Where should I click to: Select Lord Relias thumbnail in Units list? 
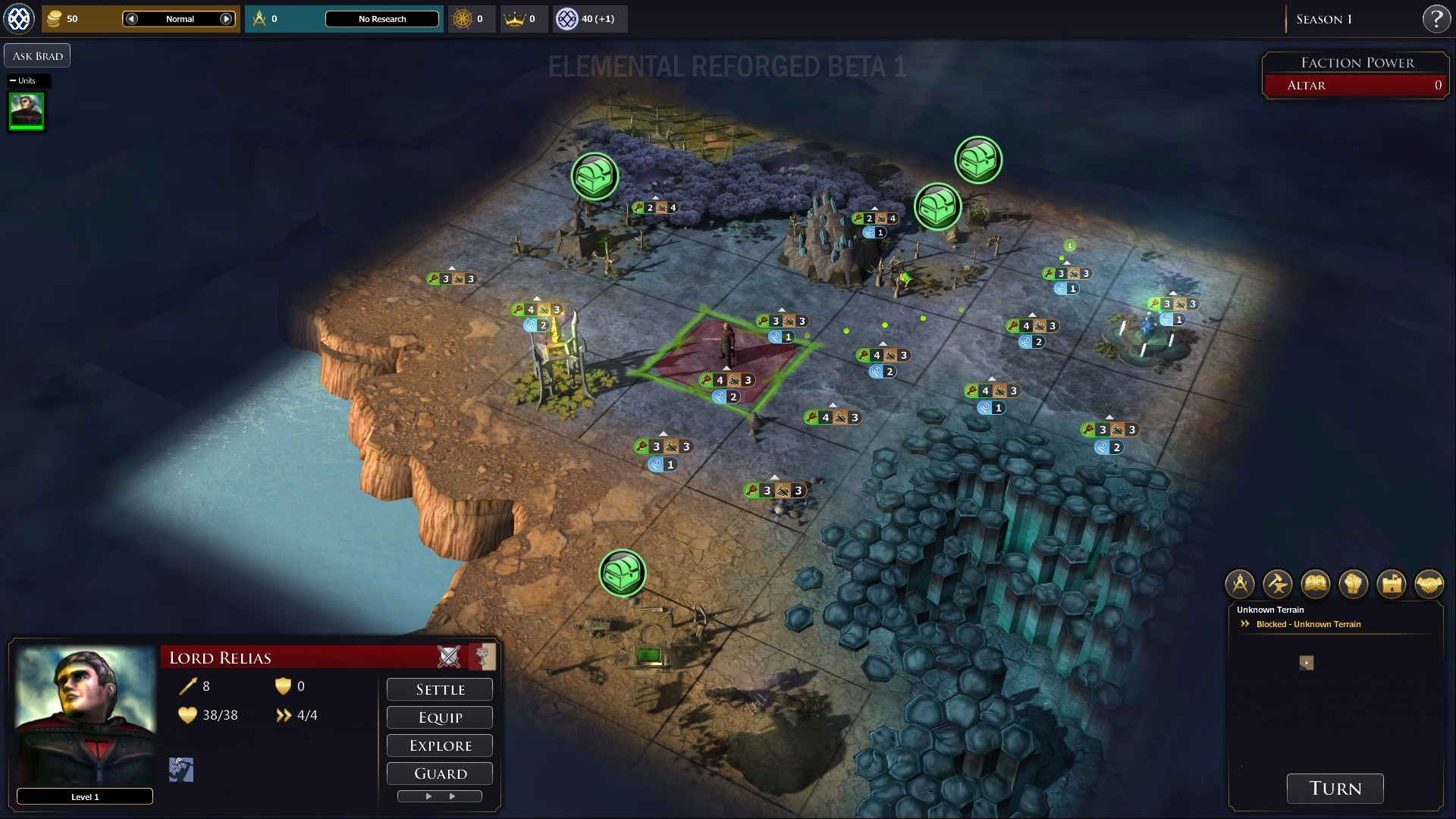27,111
